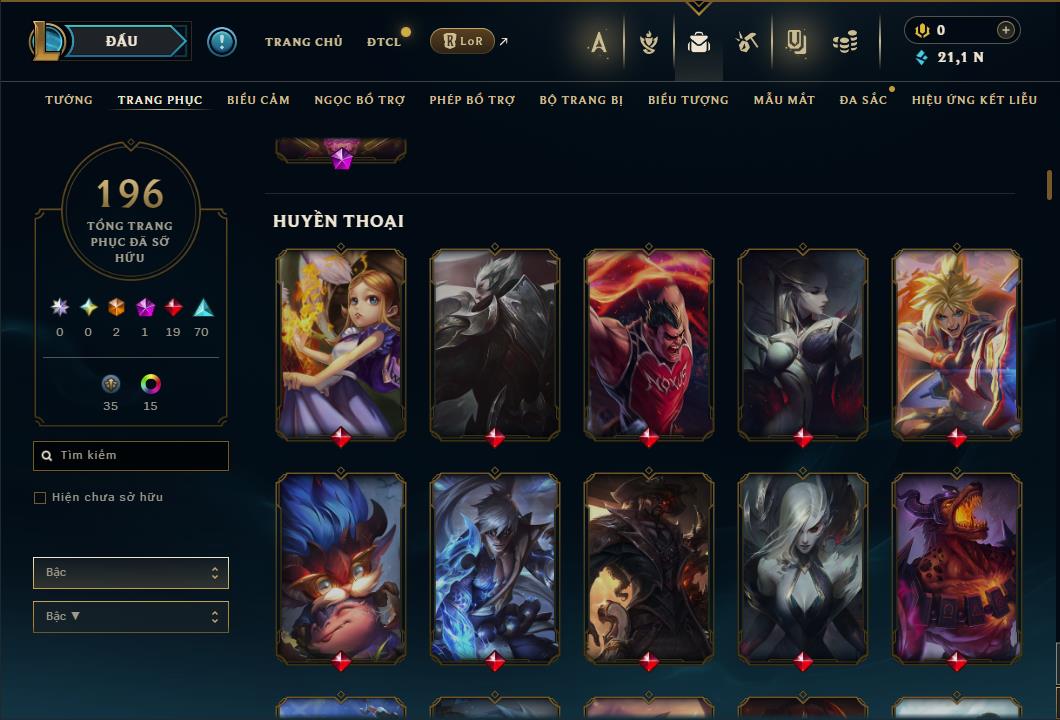The width and height of the screenshot is (1060, 720).
Task: Show the BỘ TRANG BỊ tab
Action: (581, 100)
